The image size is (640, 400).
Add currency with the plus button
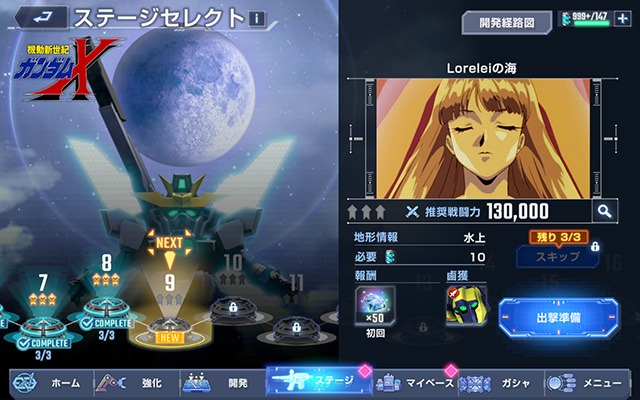(x=623, y=20)
